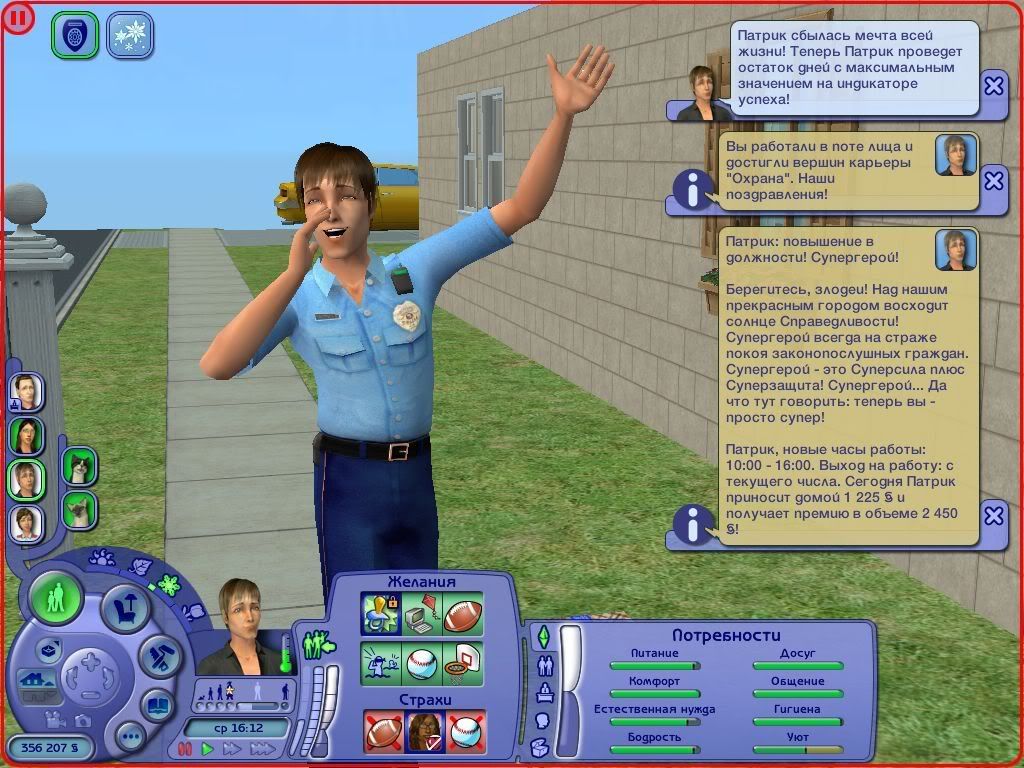Switch to Live mode button
1024x768 pixels.
(56, 599)
